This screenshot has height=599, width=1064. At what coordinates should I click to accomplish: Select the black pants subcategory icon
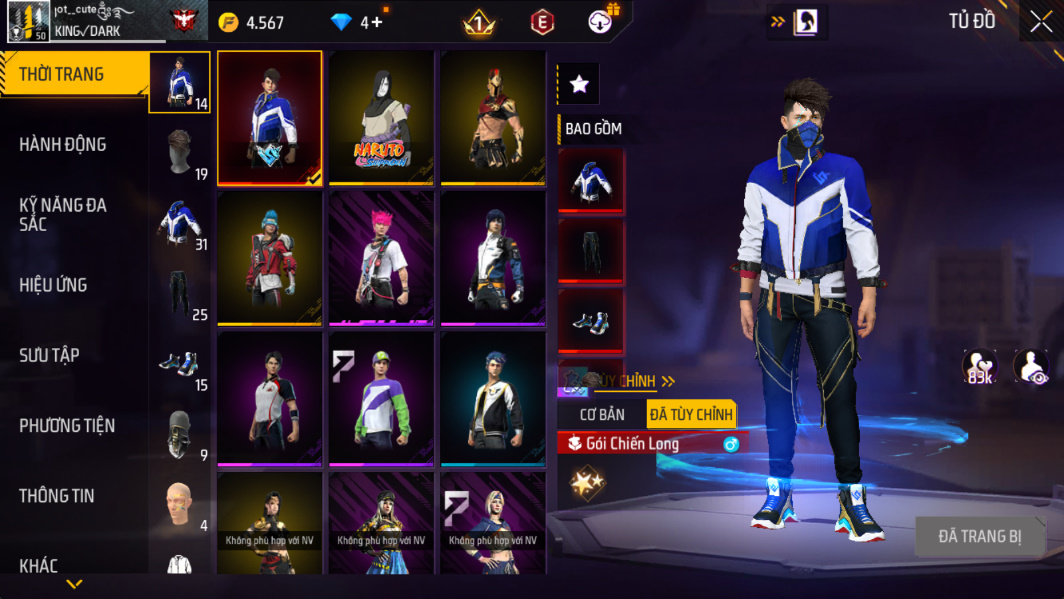click(x=179, y=293)
